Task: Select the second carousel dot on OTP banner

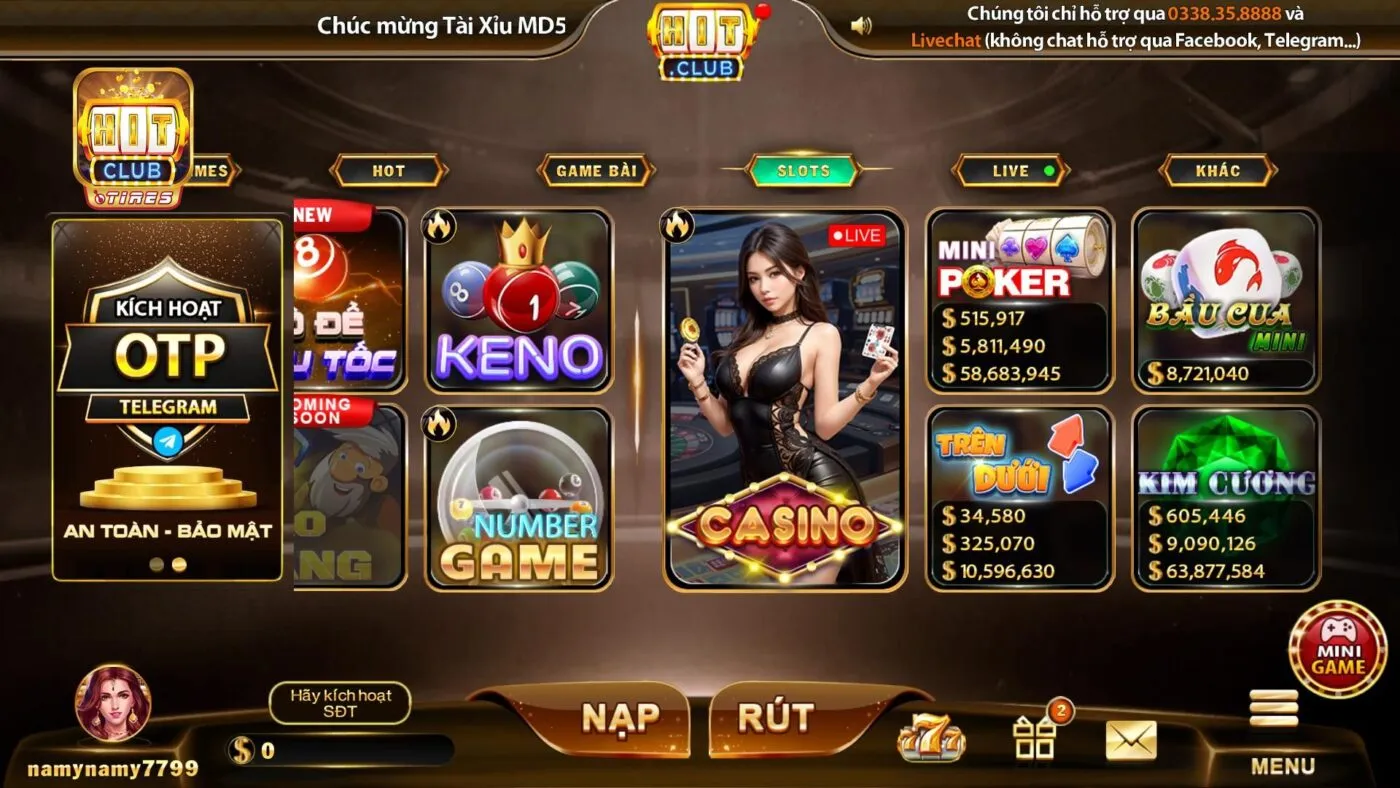Action: coord(180,564)
